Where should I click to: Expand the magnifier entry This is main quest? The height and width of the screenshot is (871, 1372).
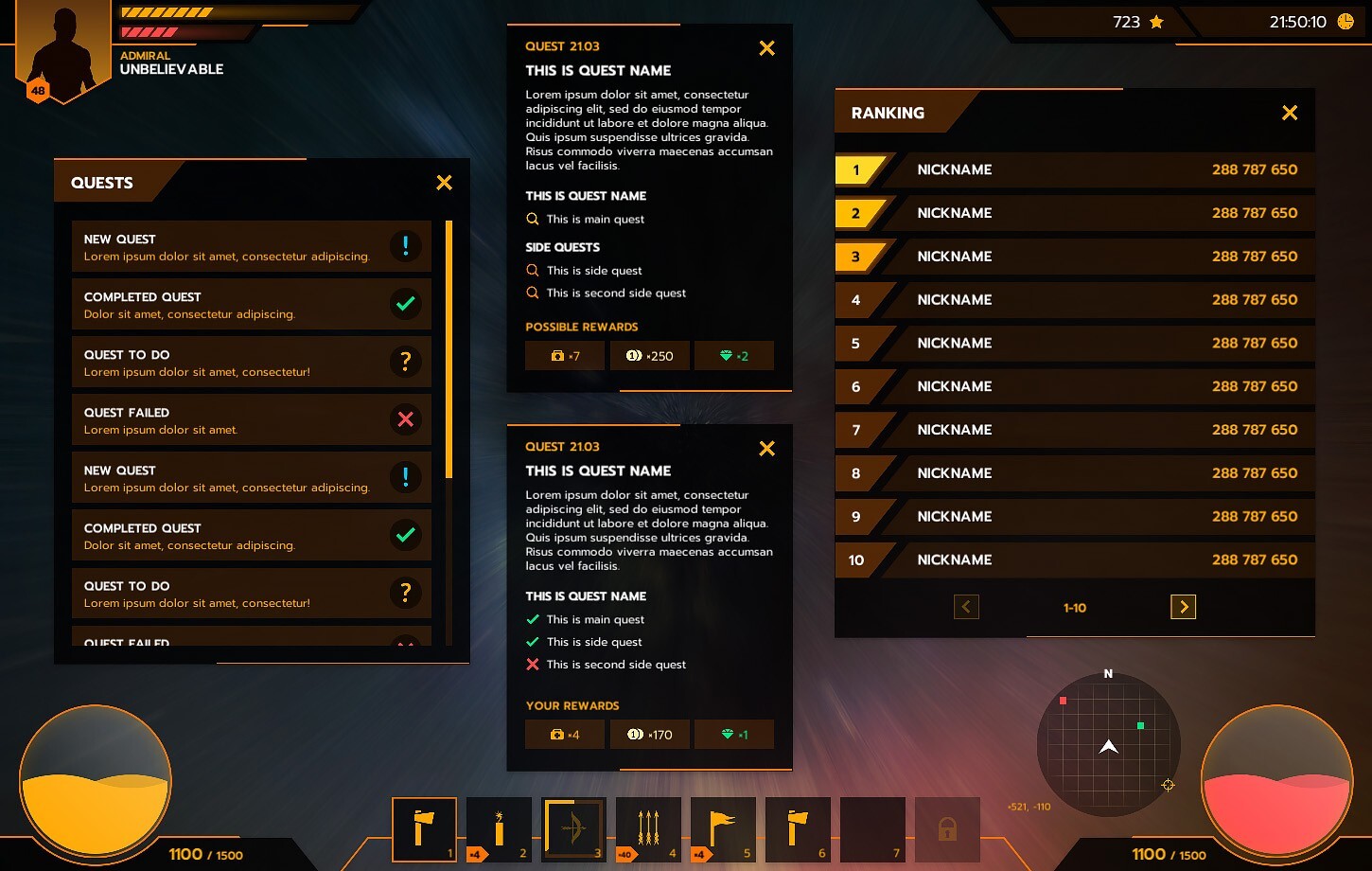click(532, 219)
